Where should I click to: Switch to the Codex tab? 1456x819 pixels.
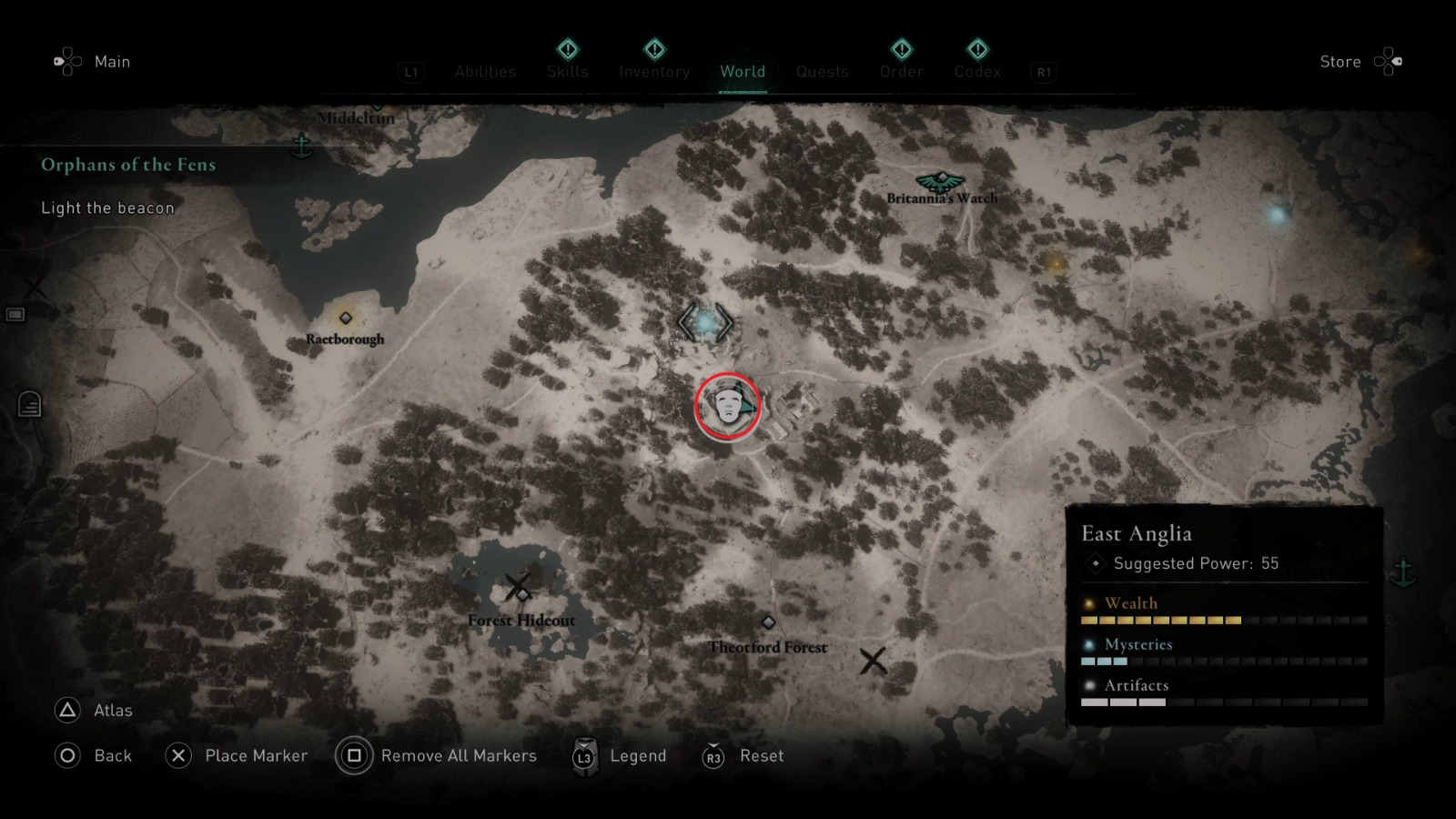tap(977, 71)
